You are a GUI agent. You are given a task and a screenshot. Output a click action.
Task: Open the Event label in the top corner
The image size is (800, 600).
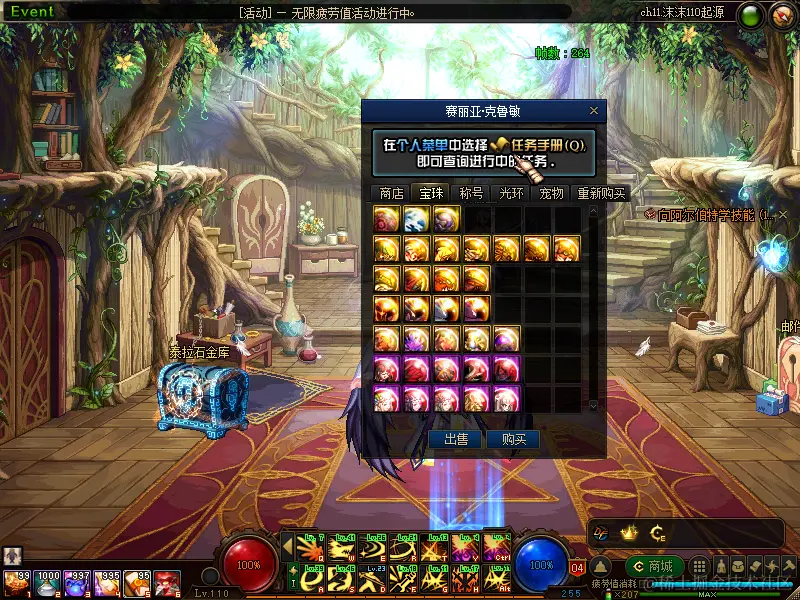(32, 12)
